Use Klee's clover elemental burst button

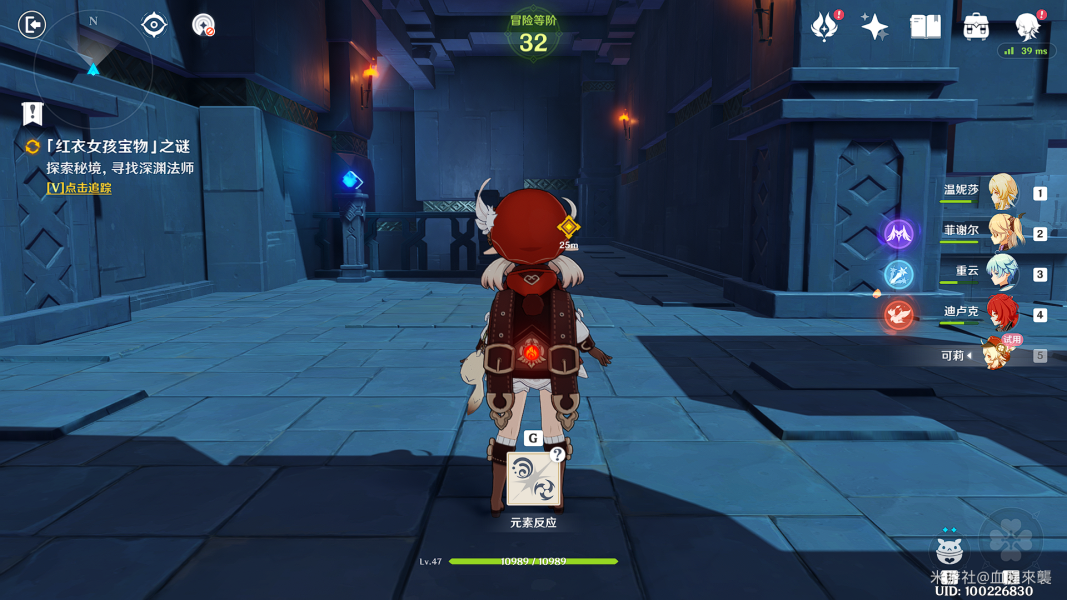coord(1011,540)
